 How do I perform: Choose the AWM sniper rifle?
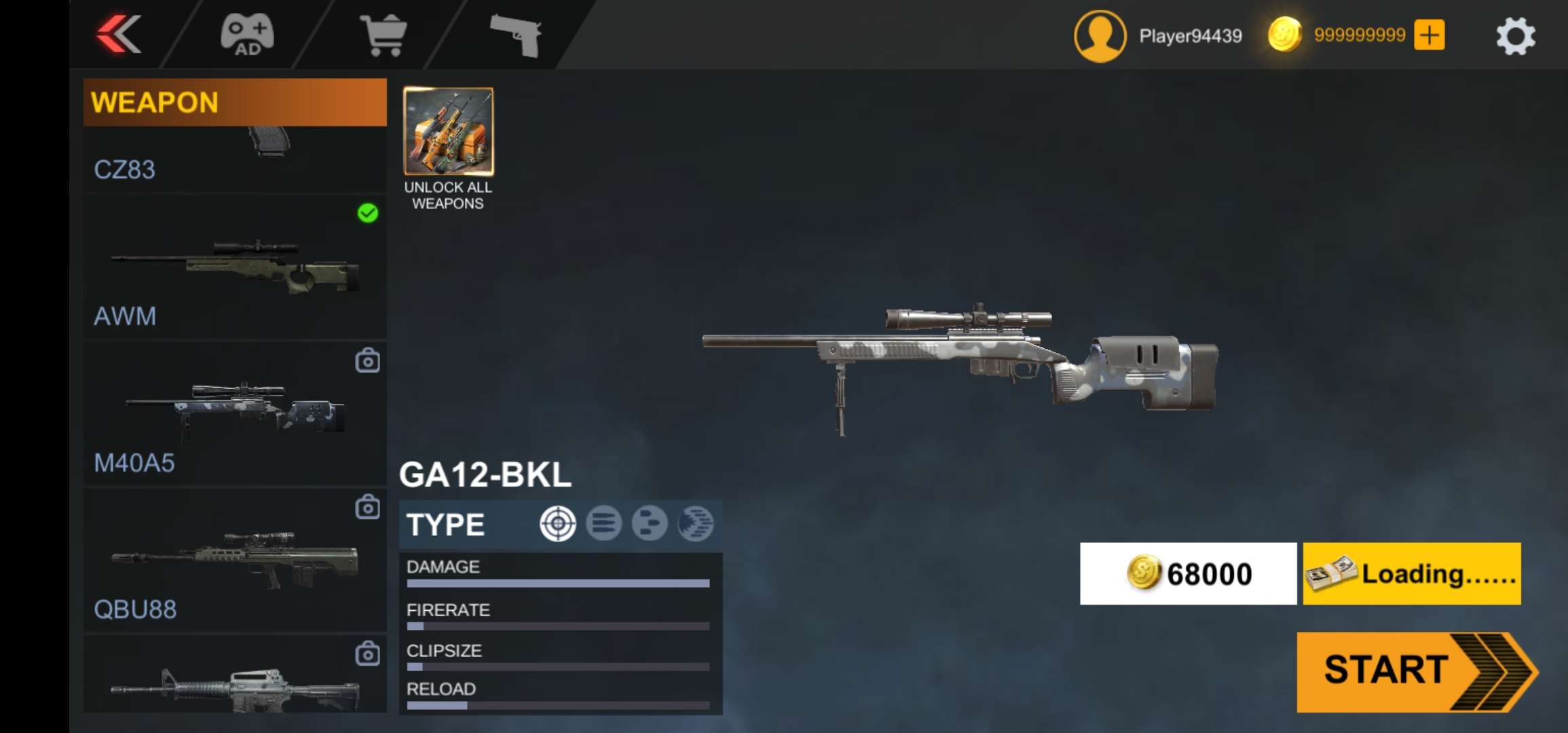pyautogui.click(x=234, y=267)
